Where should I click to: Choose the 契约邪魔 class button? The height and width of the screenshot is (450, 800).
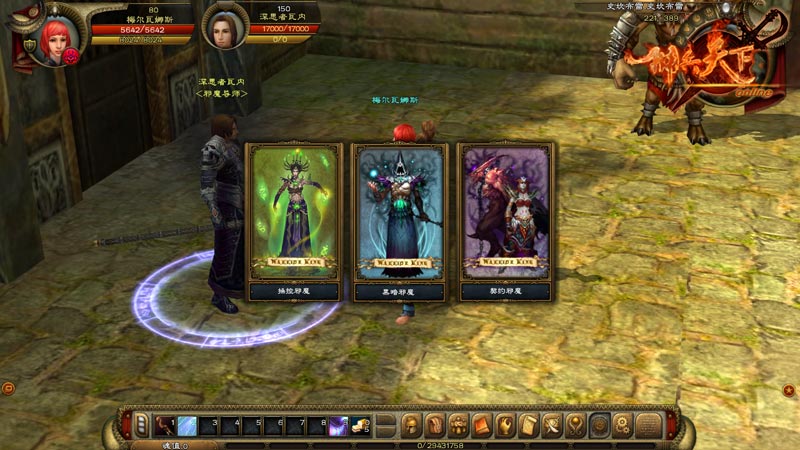[505, 291]
